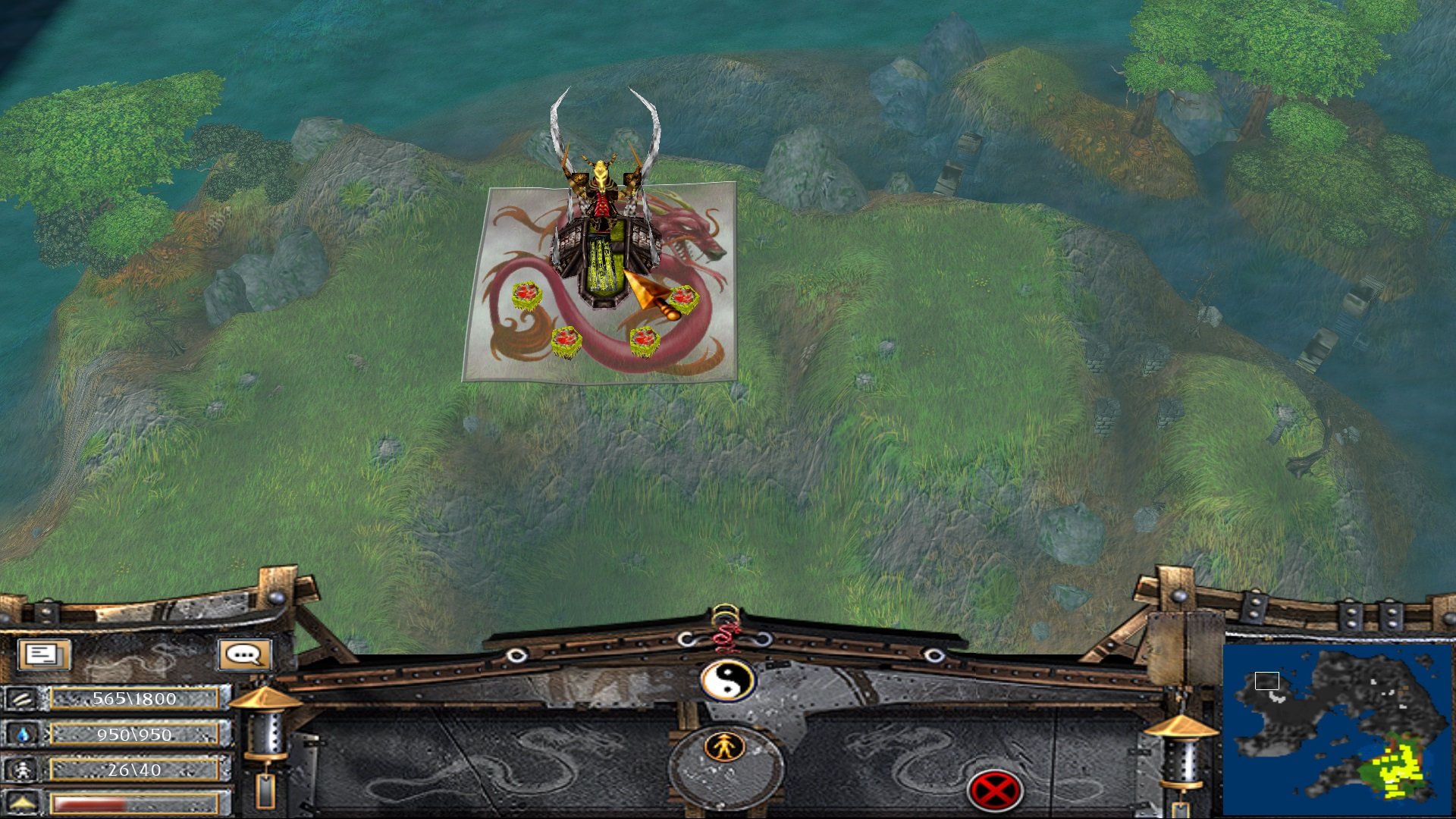
Task: Click the straw-hat icon beside red bar
Action: point(23,802)
